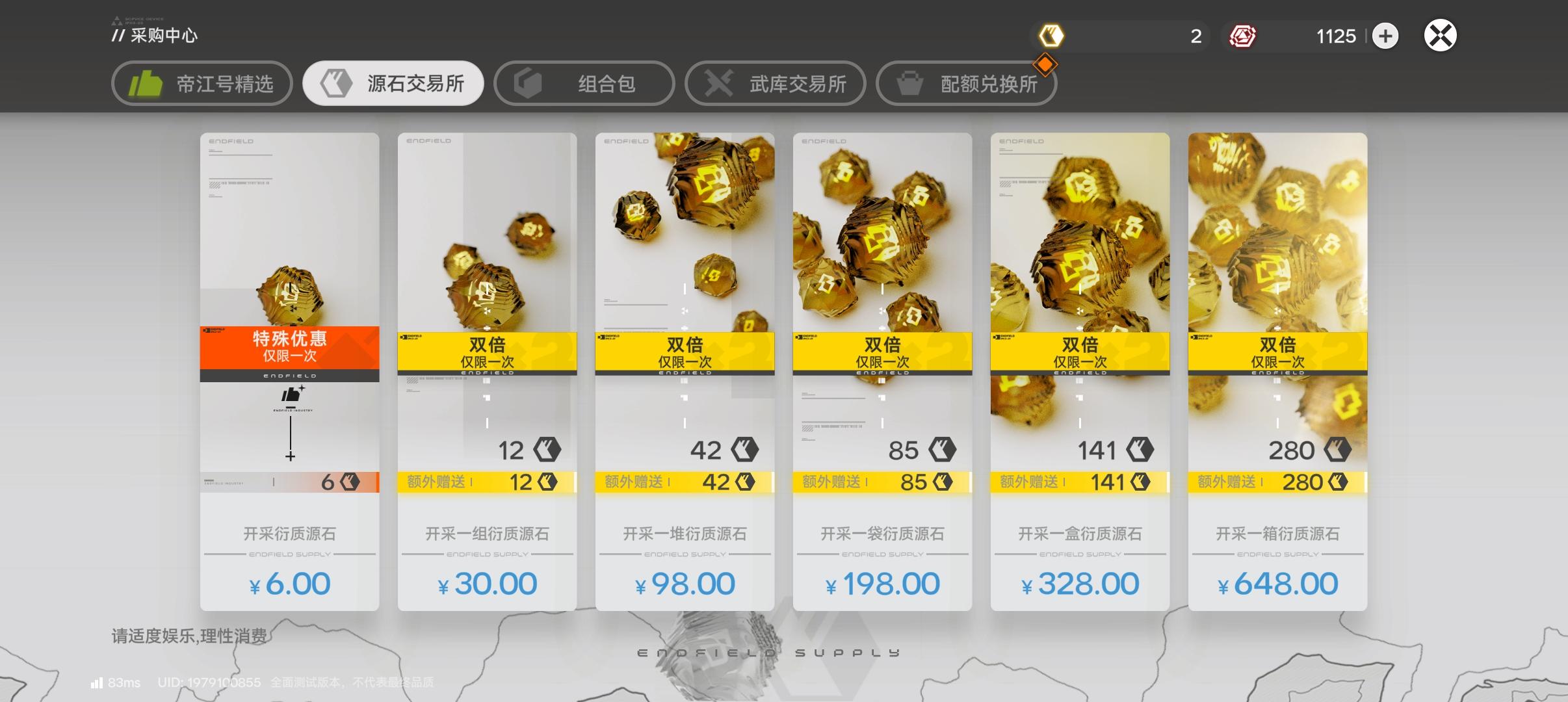Image resolution: width=1568 pixels, height=702 pixels.
Task: Close the 采购中心 screen with the X
Action: point(1441,35)
